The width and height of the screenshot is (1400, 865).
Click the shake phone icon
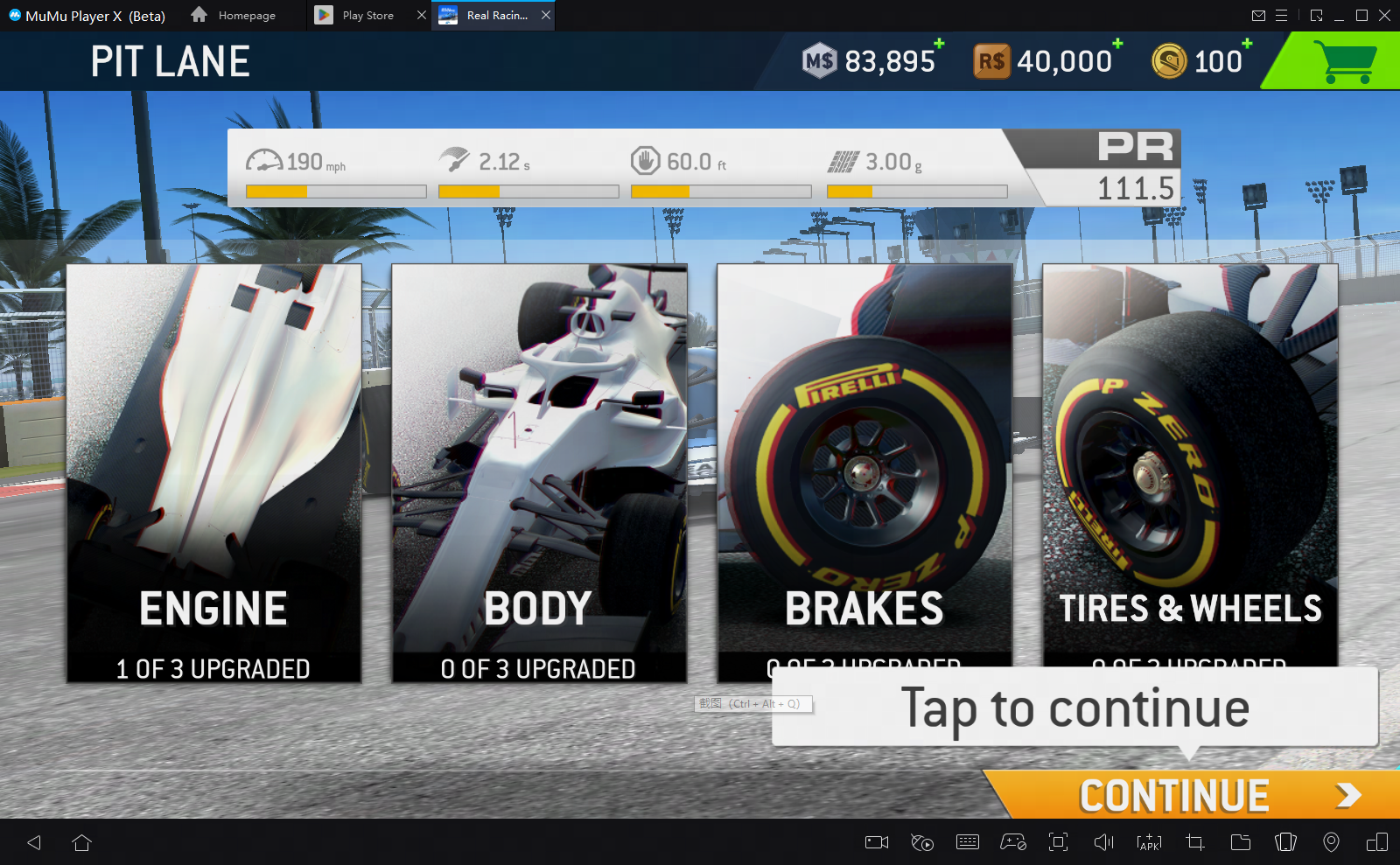coord(1285,842)
